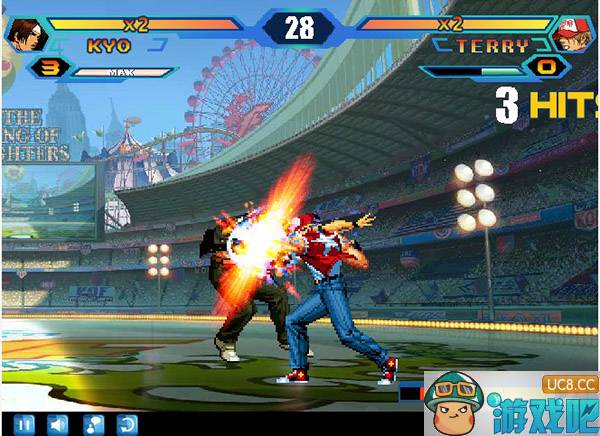
Task: Open the person-with-speech-bubble button
Action: 93,425
